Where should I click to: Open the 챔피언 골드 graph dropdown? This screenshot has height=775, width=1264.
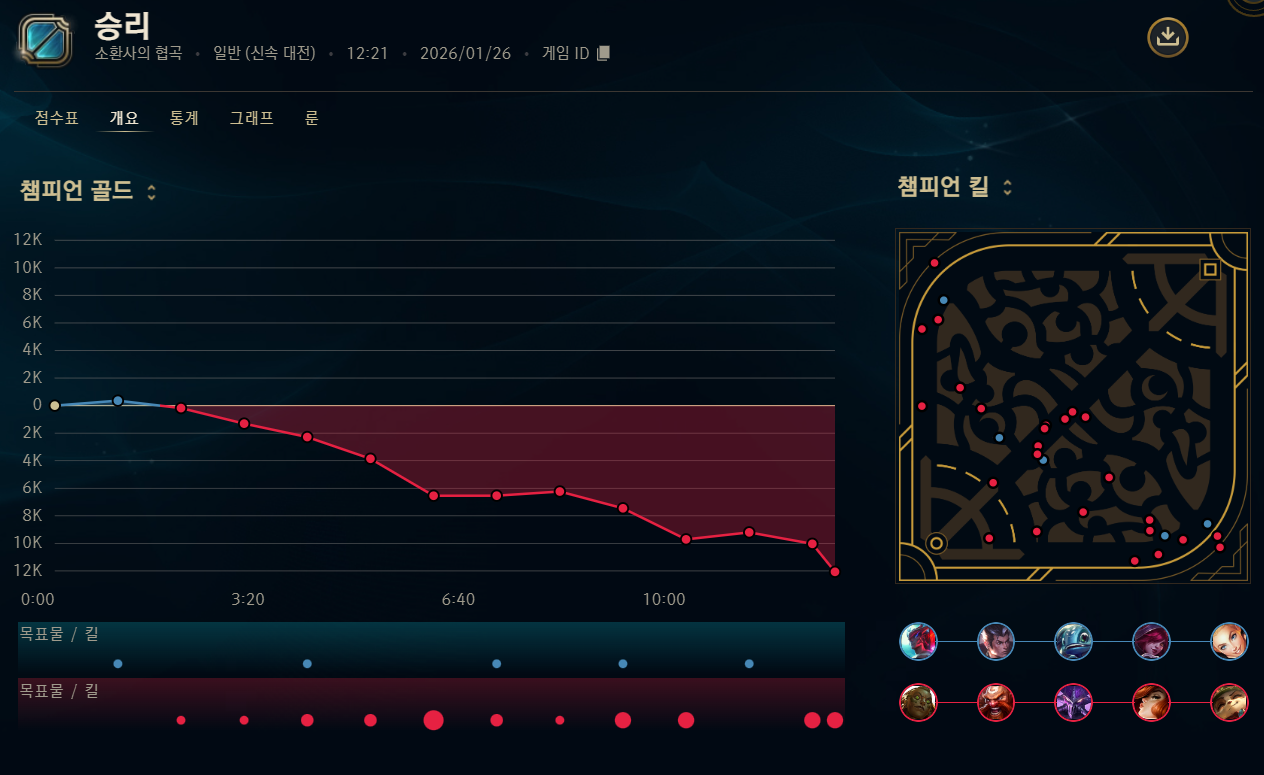(x=151, y=191)
